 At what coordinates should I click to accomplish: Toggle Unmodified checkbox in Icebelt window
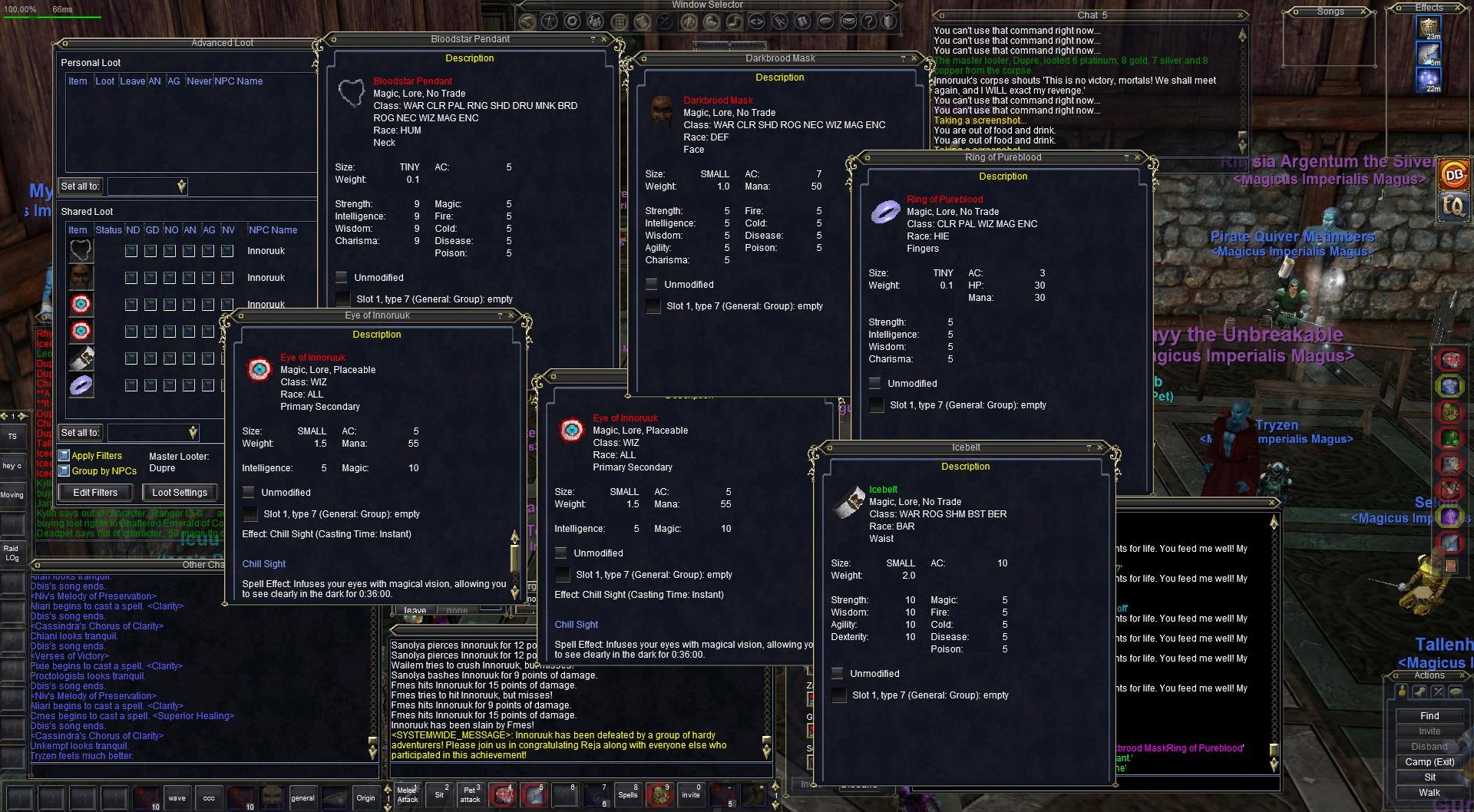(x=838, y=674)
